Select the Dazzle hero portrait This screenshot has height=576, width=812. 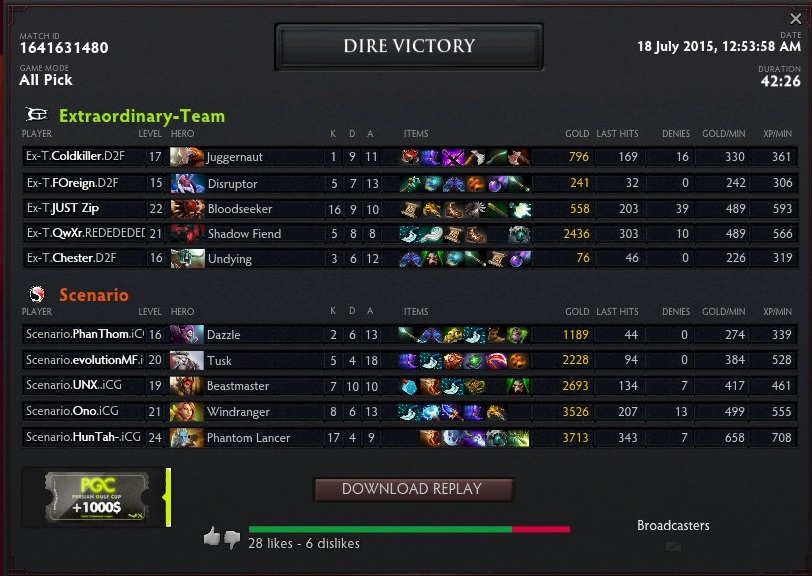187,334
